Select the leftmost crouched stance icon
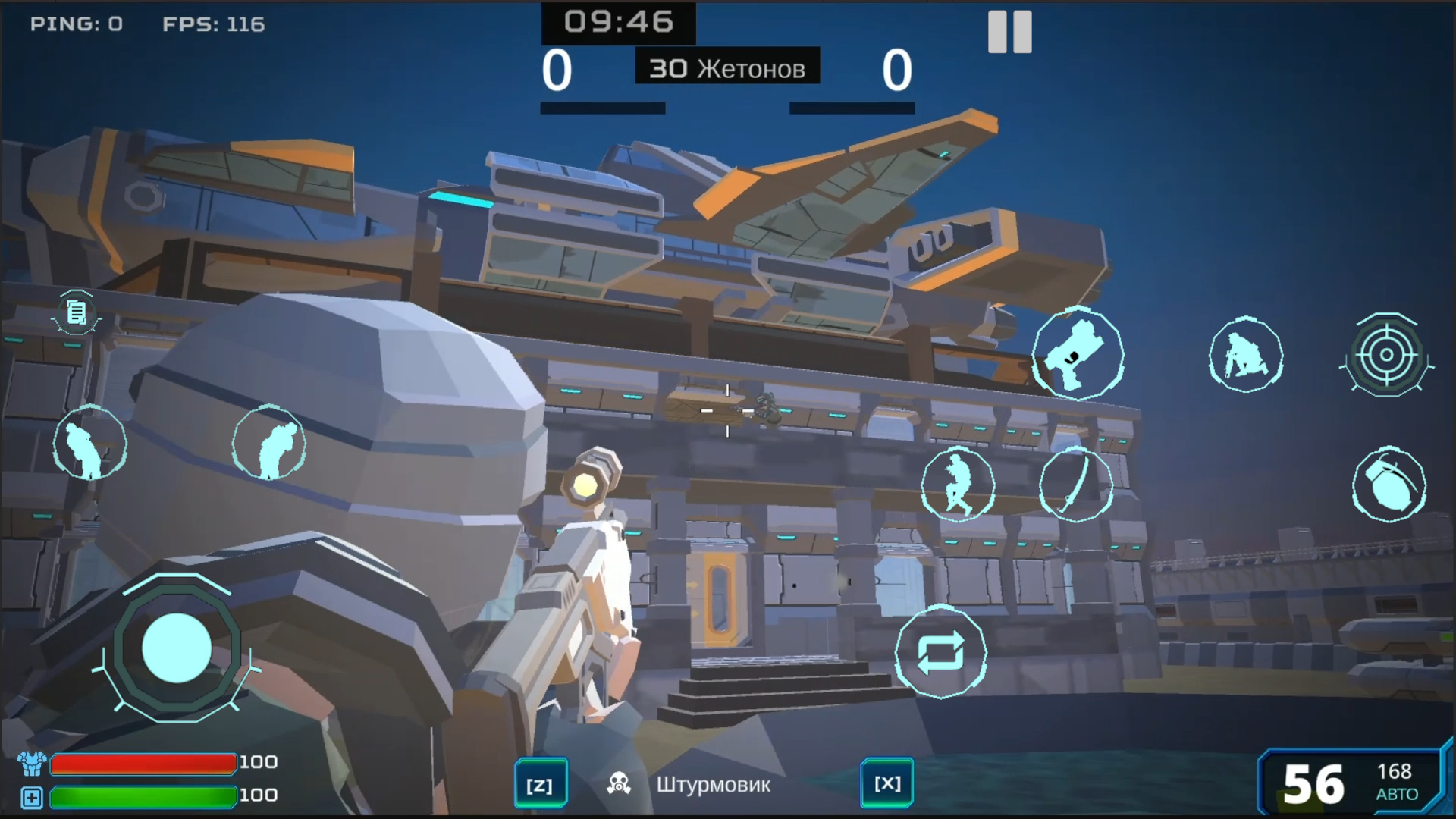The height and width of the screenshot is (819, 1456). click(x=89, y=444)
